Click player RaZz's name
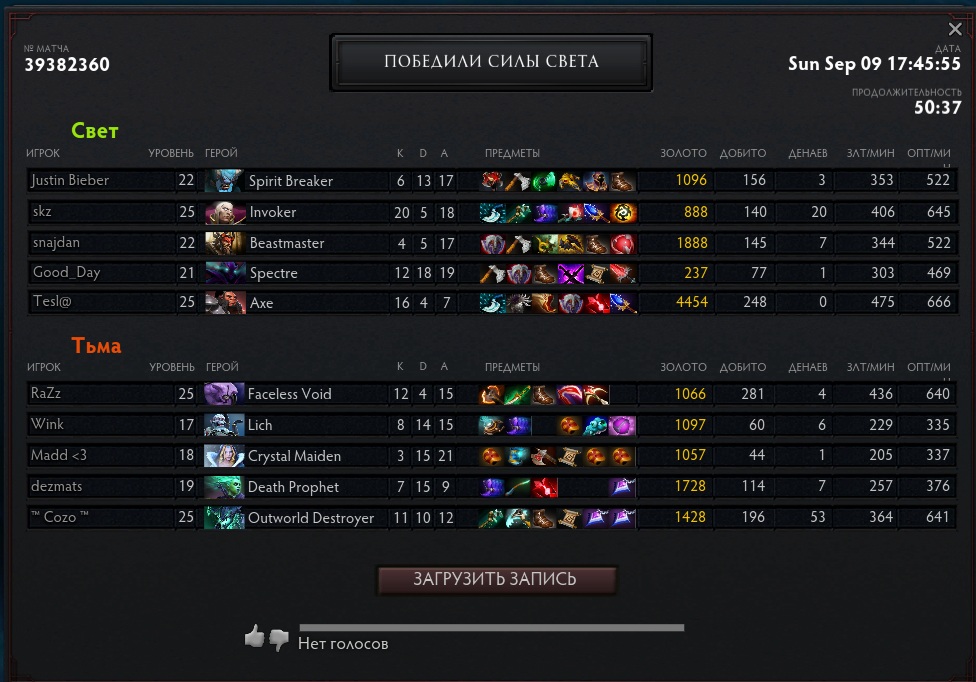 pyautogui.click(x=46, y=394)
